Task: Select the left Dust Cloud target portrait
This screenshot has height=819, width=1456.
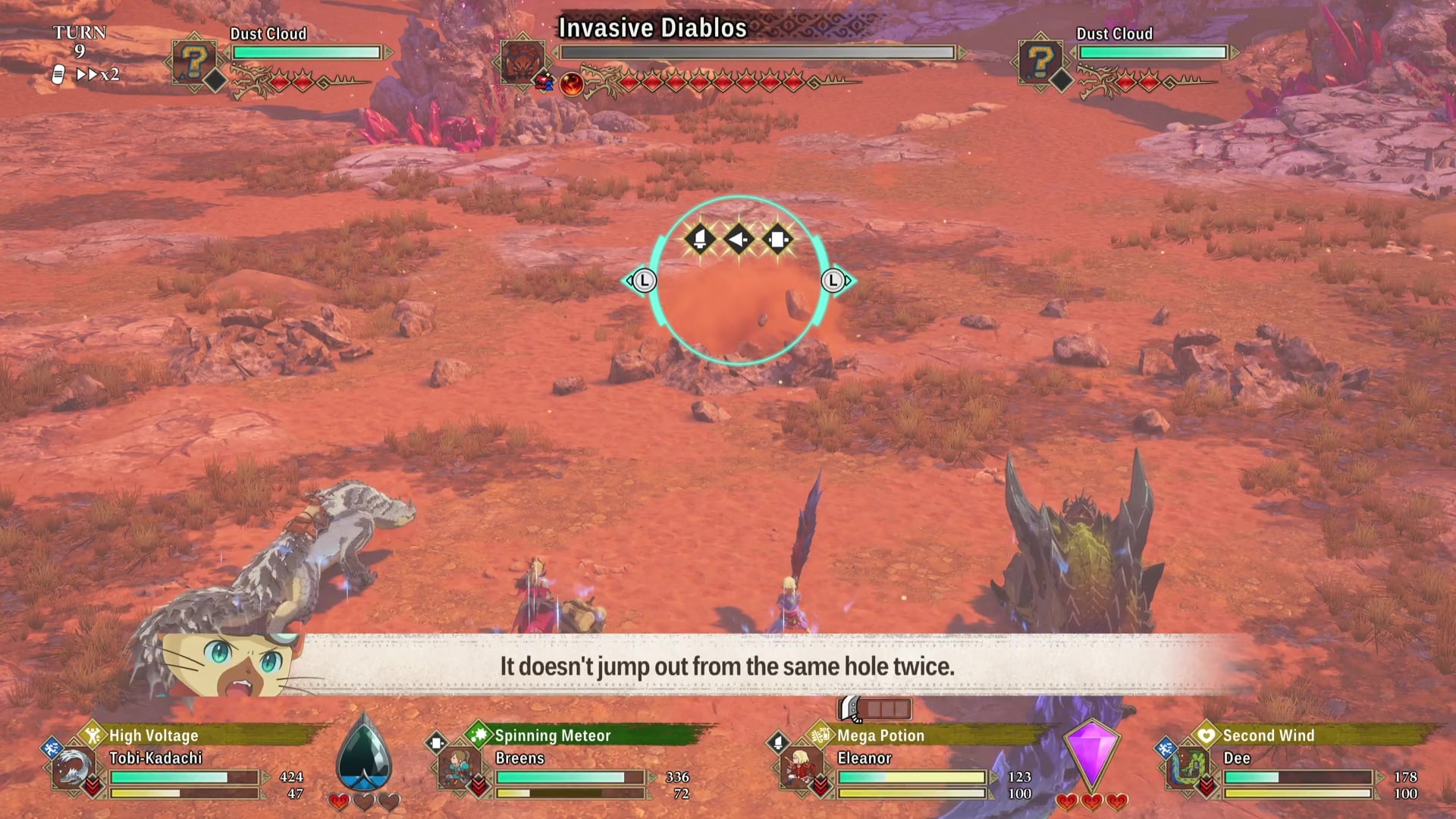Action: 194,61
